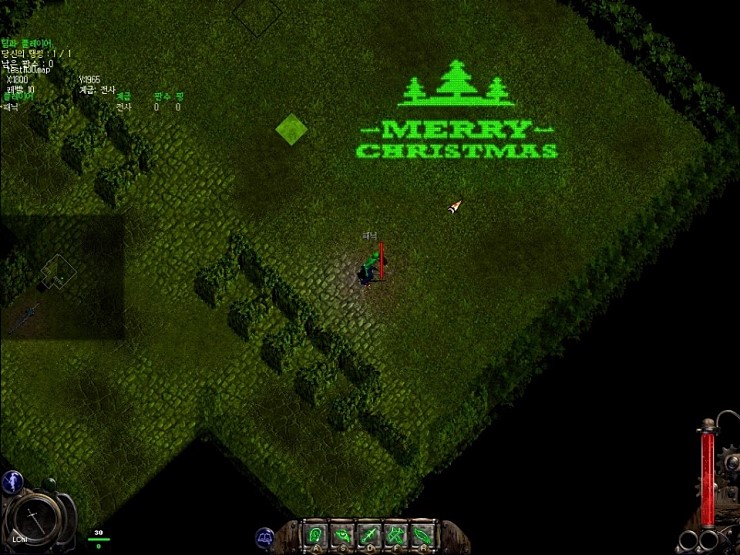Activate the leaf skill in slot R
Image resolution: width=740 pixels, height=555 pixels.
423,535
